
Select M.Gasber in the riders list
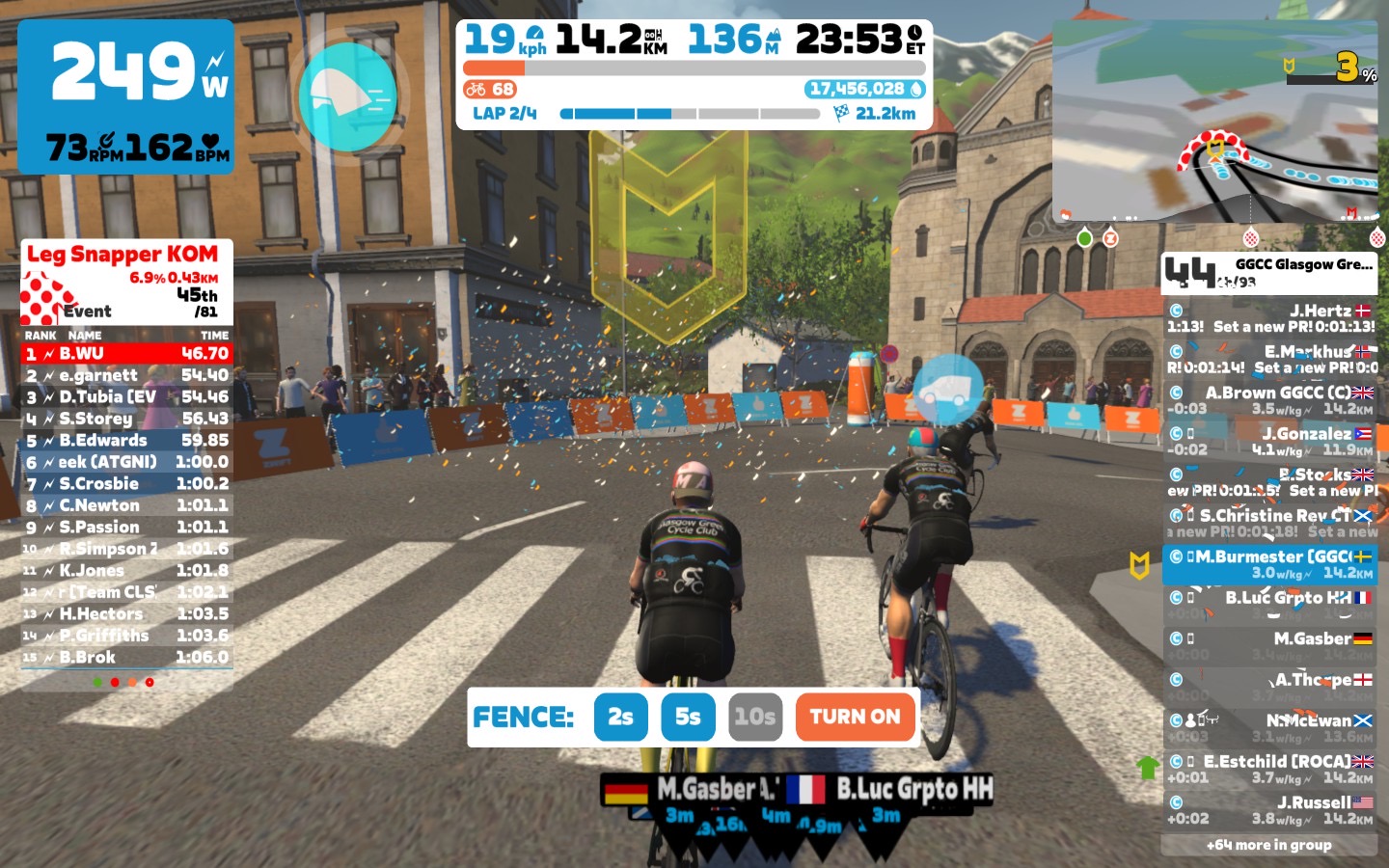[1269, 646]
